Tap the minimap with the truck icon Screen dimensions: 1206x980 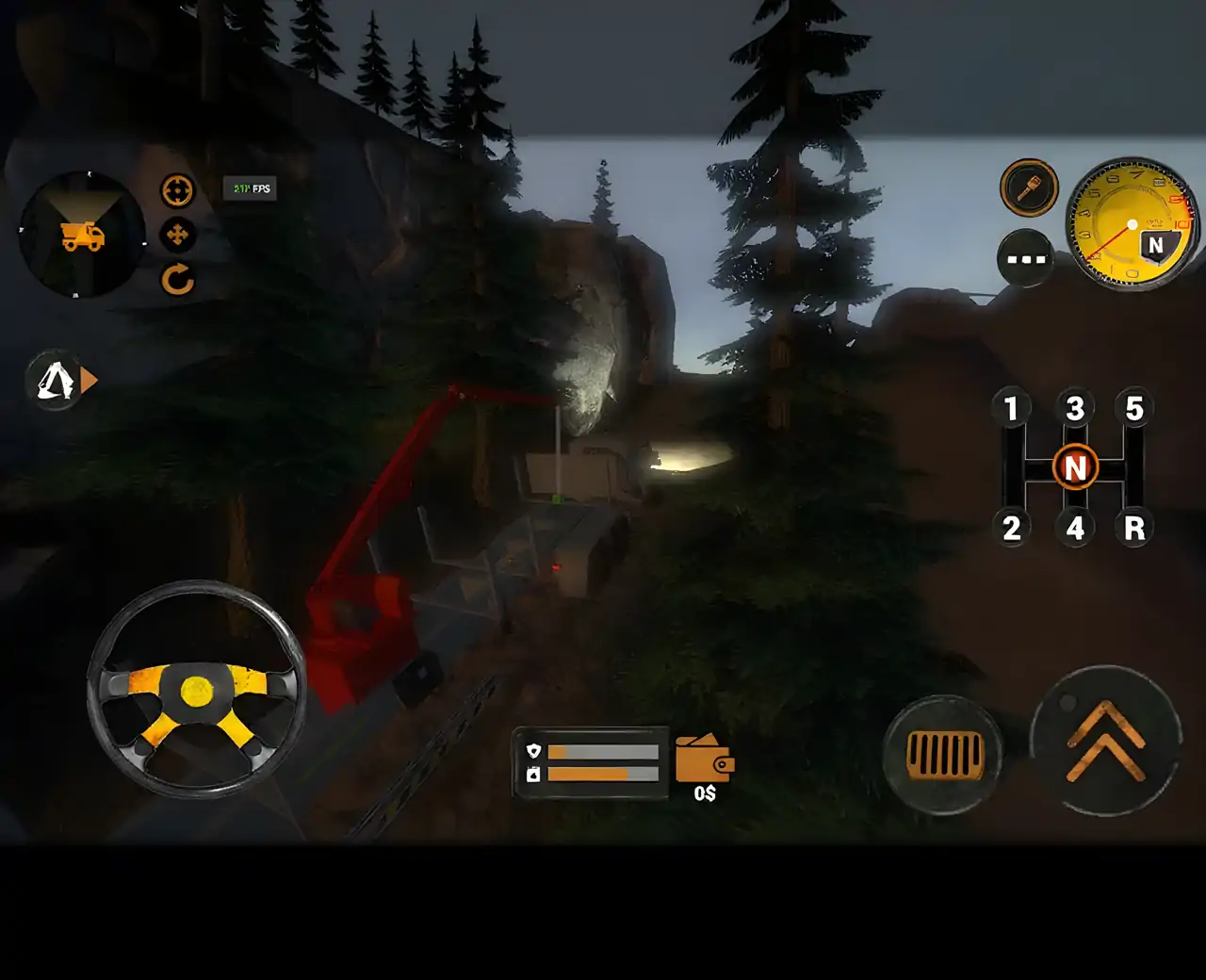pos(83,235)
